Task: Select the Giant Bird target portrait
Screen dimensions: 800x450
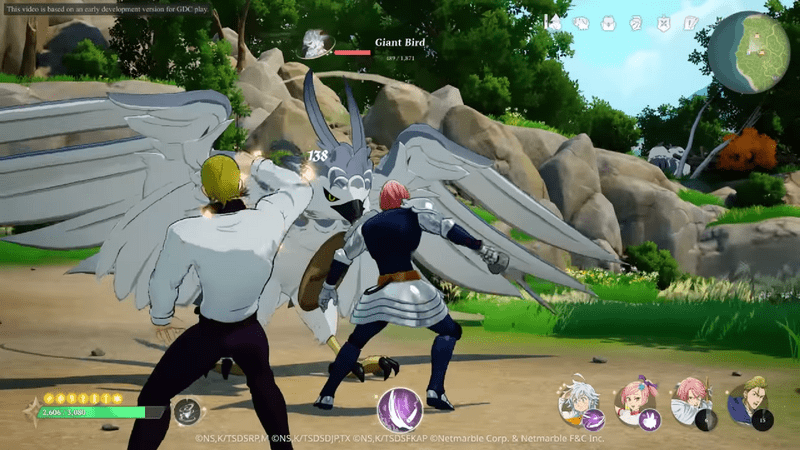Action: (318, 44)
